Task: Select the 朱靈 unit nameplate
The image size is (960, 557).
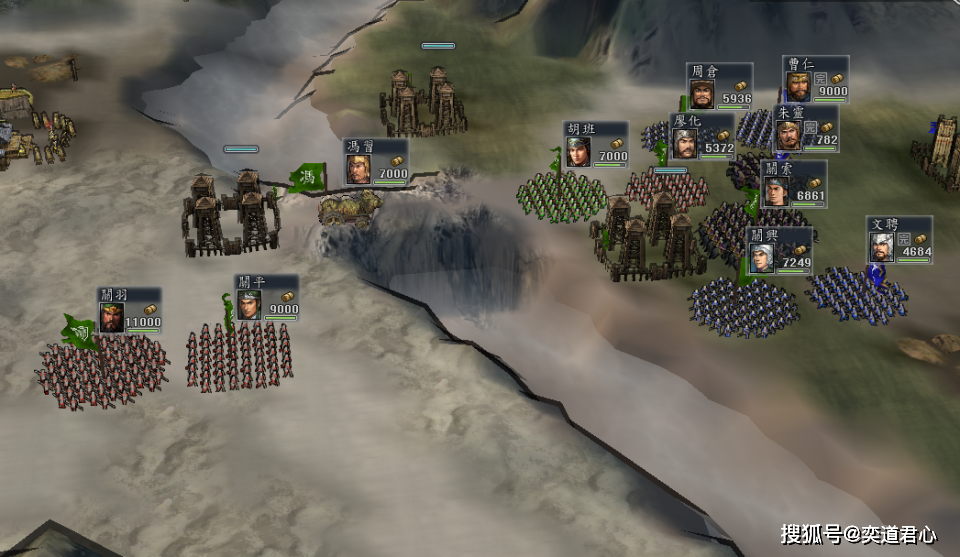Action: click(806, 127)
